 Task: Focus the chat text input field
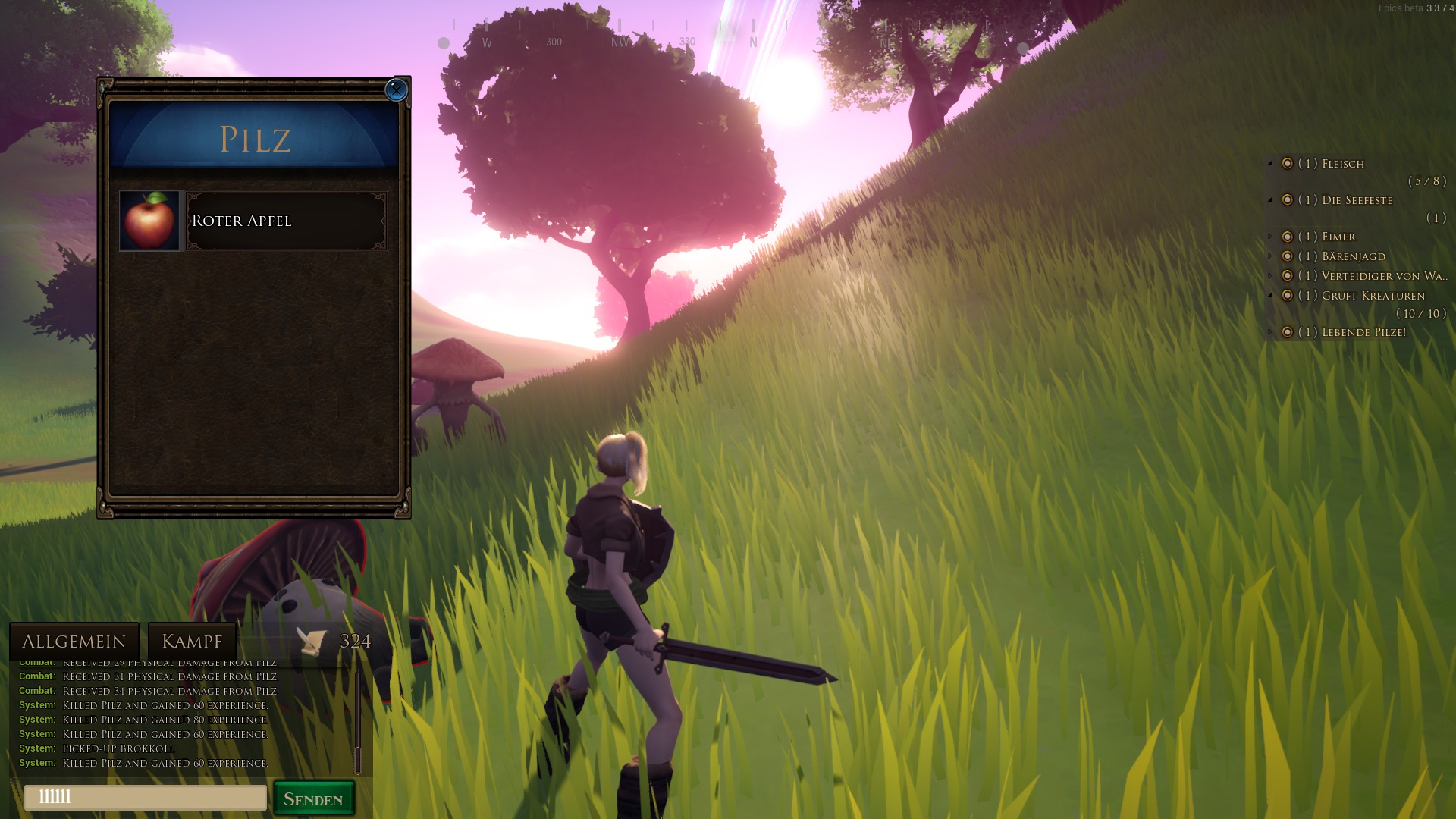146,798
